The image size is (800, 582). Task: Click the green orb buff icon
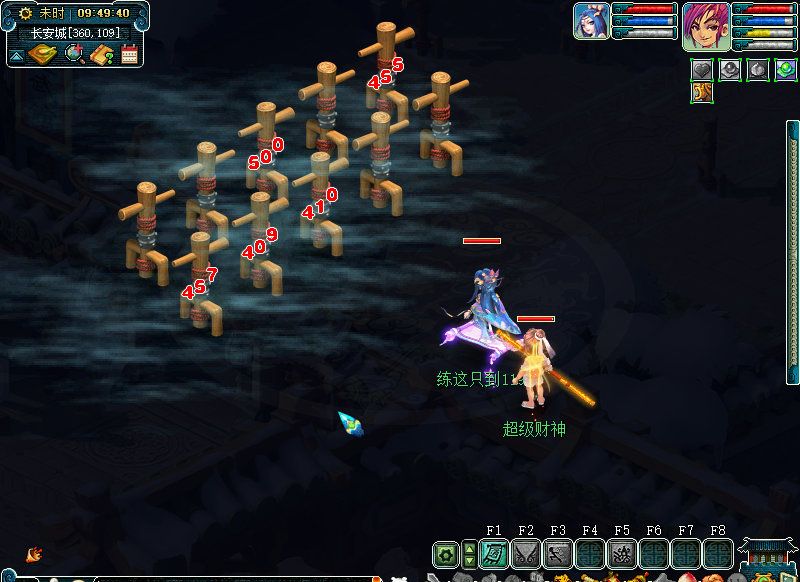pyautogui.click(x=786, y=70)
